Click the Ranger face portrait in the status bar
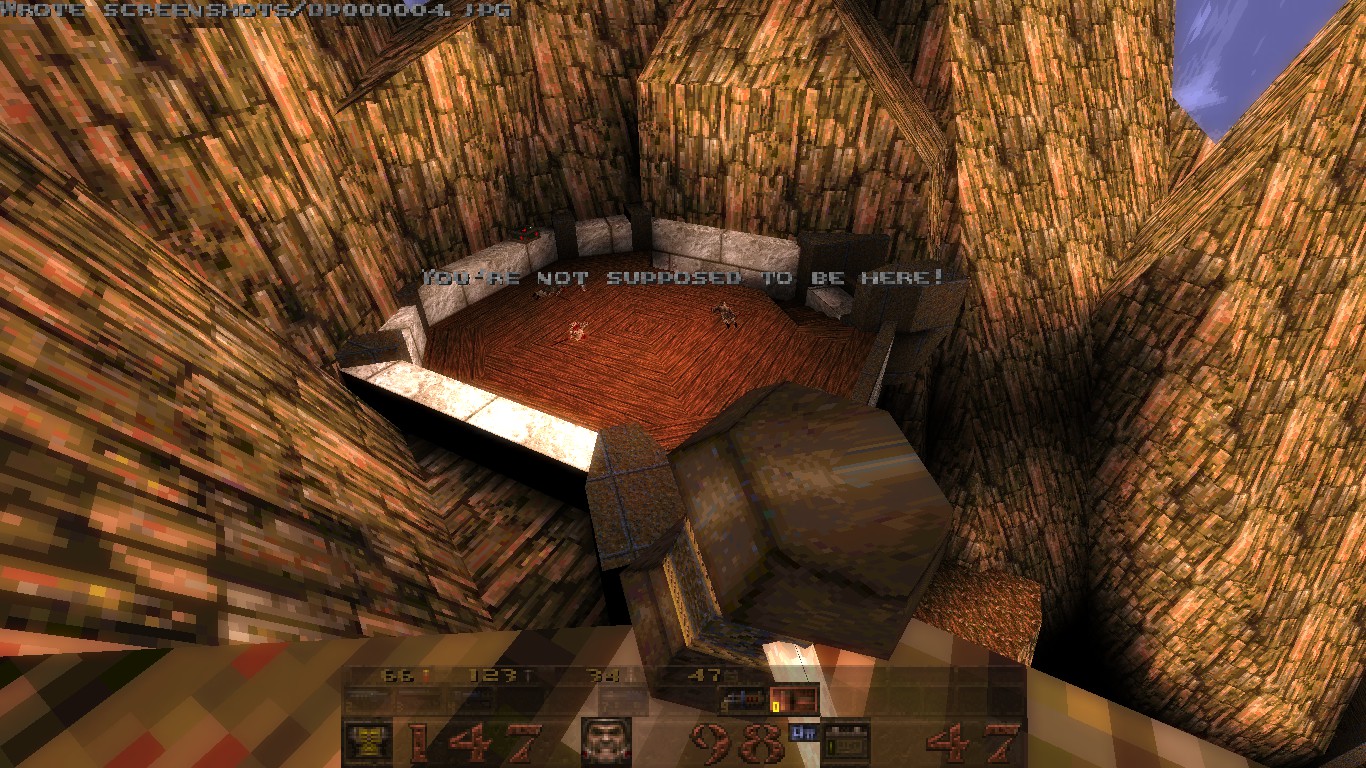 coord(608,741)
